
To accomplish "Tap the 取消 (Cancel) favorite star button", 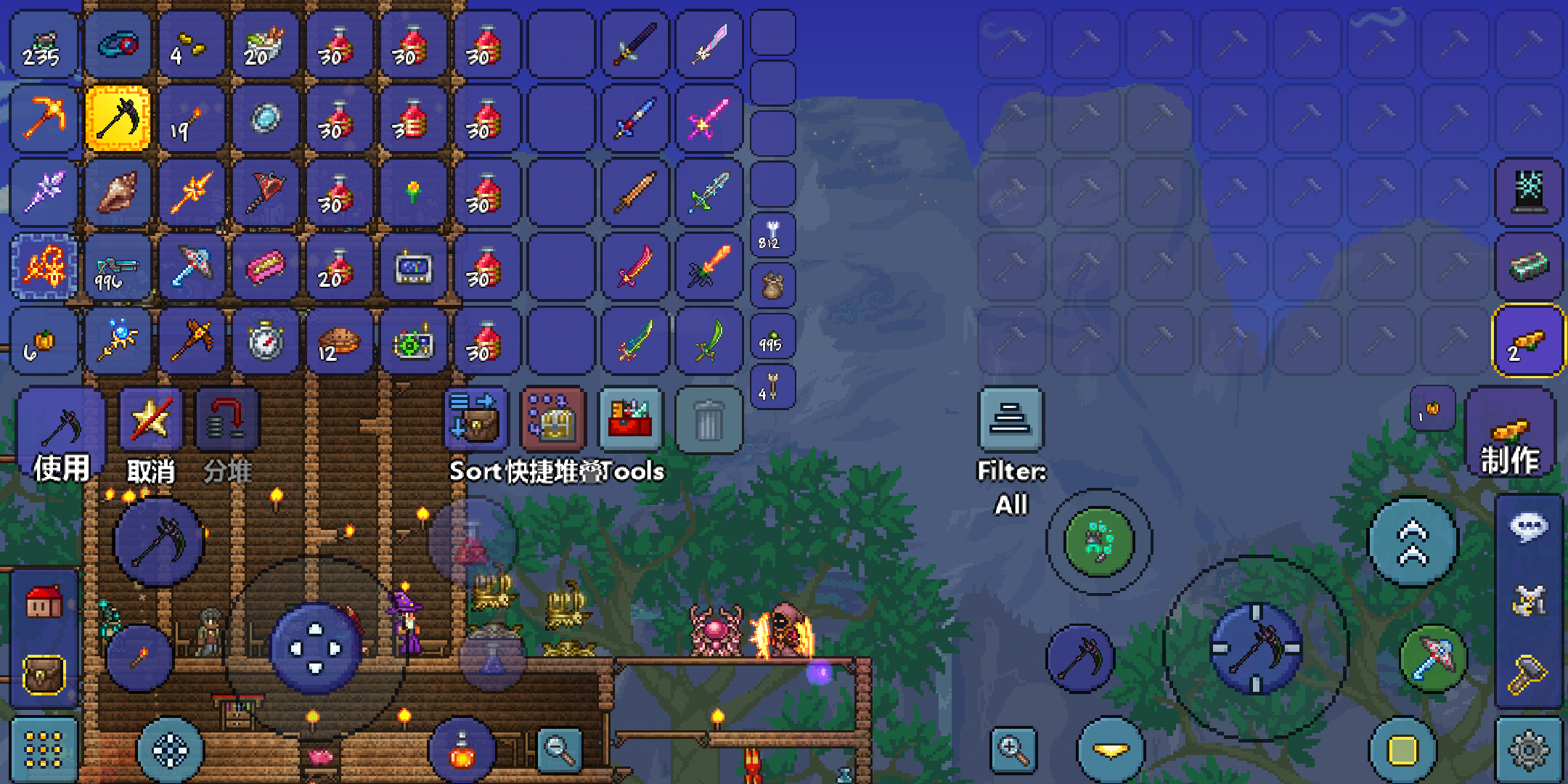I will [x=150, y=436].
